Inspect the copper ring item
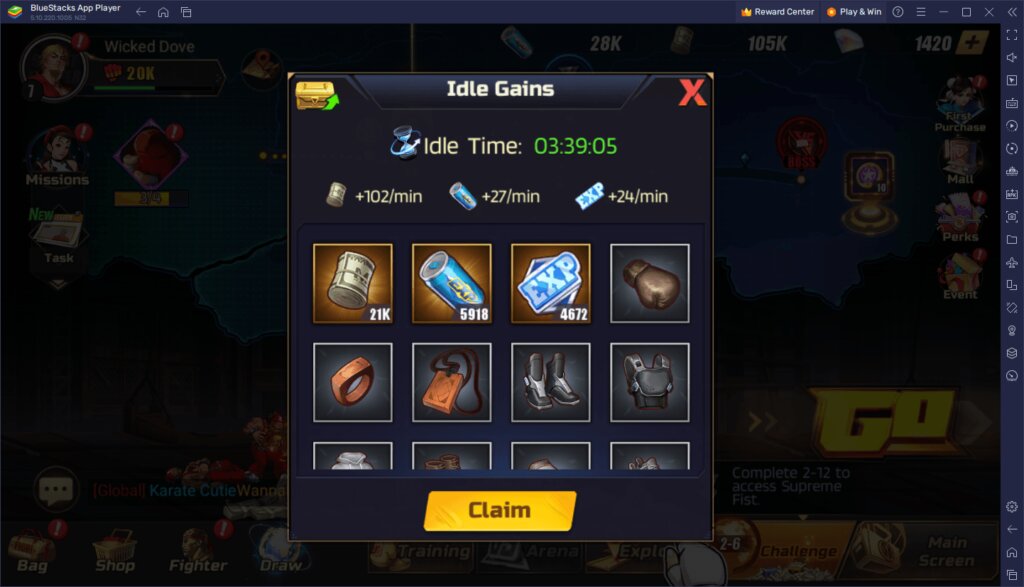1024x587 pixels. (x=352, y=382)
